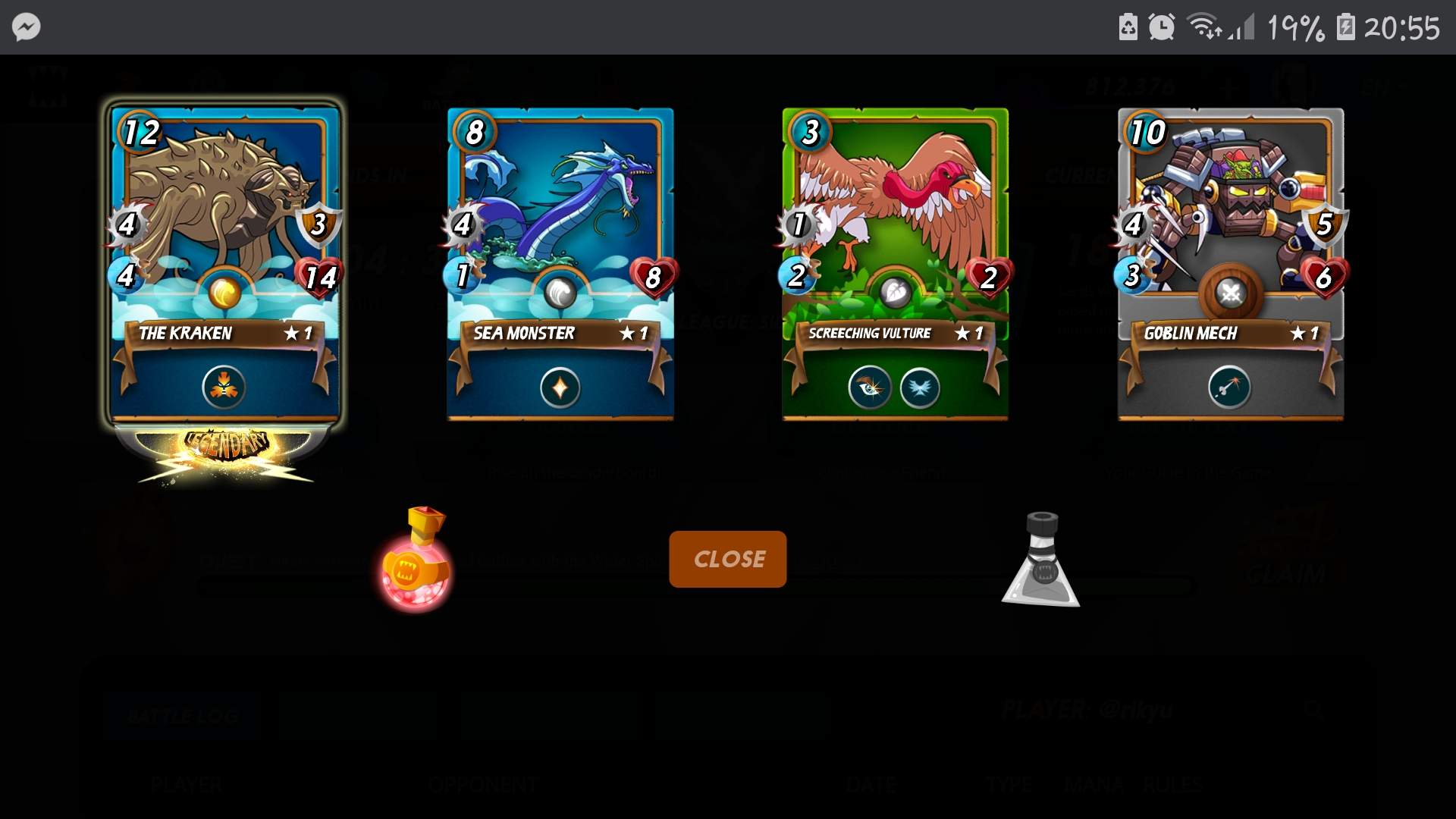This screenshot has height=819, width=1456.
Task: Show Sea Monster's ability icon
Action: click(560, 388)
